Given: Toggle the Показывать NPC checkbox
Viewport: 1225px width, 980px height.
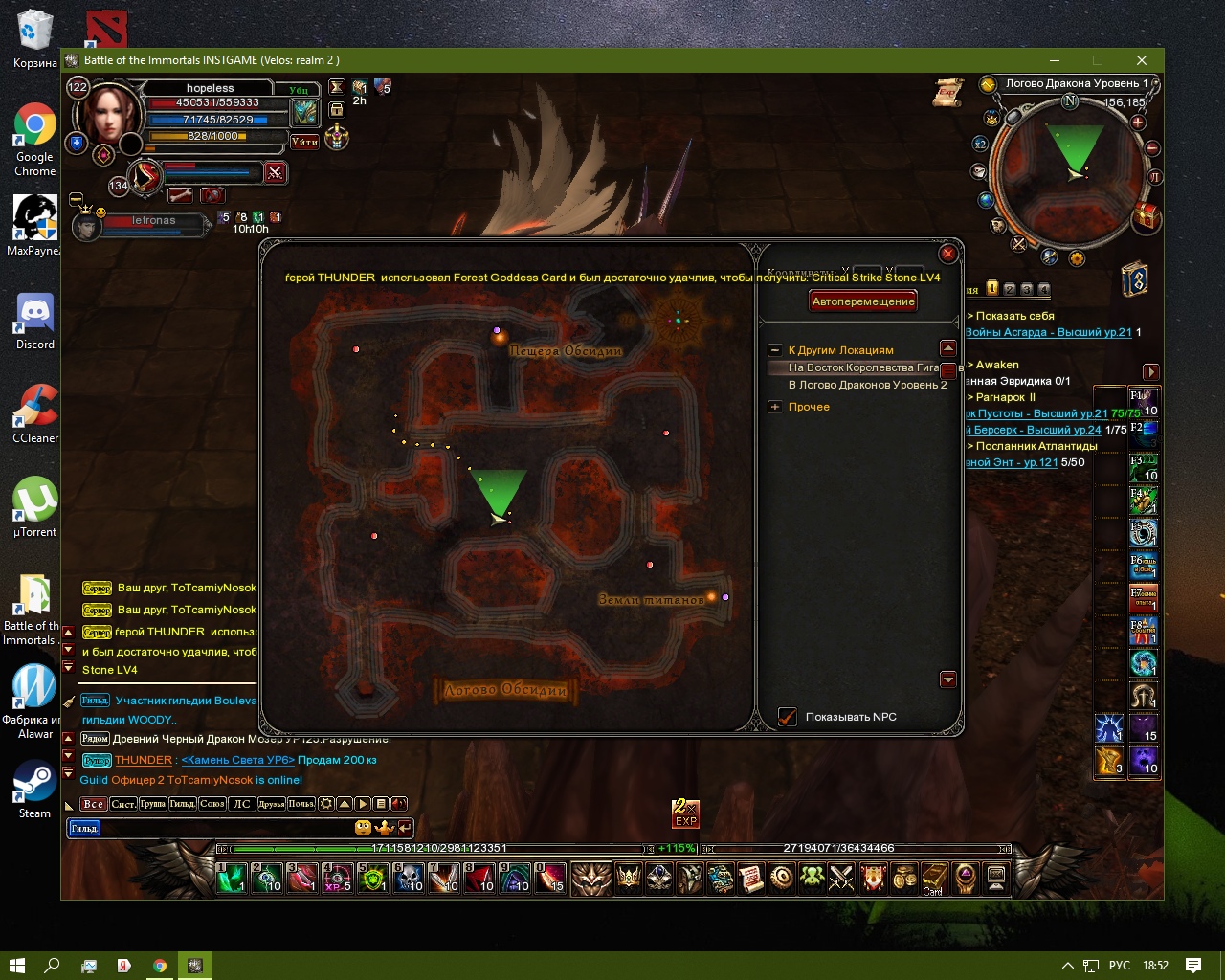Looking at the screenshot, I should tap(788, 717).
